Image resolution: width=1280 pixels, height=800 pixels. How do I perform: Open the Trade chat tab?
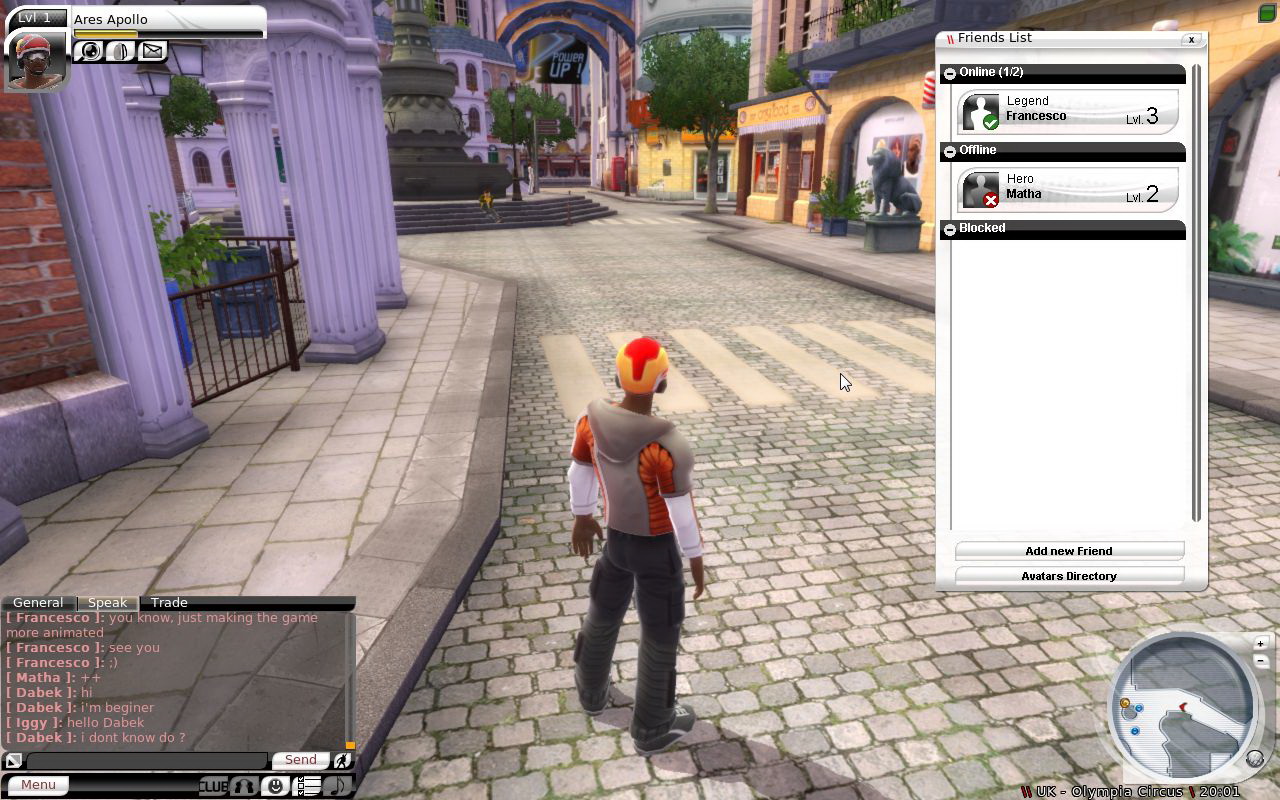pyautogui.click(x=169, y=603)
